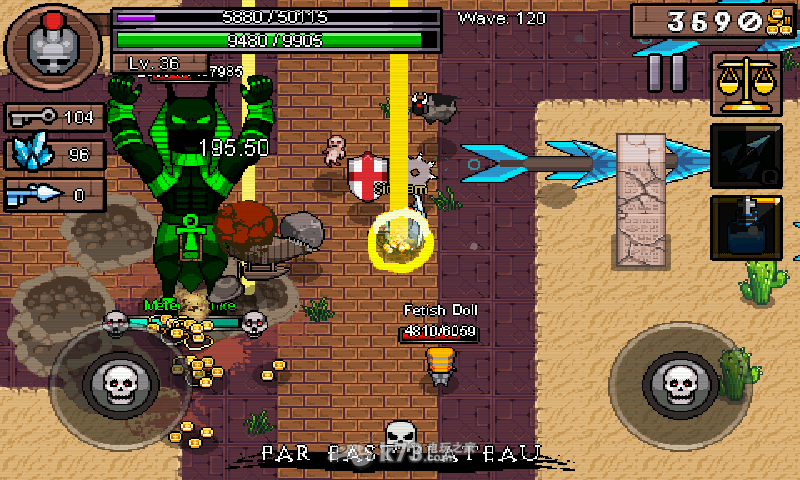The image size is (800, 480).
Task: Use the blue potion bottle slot
Action: click(745, 228)
